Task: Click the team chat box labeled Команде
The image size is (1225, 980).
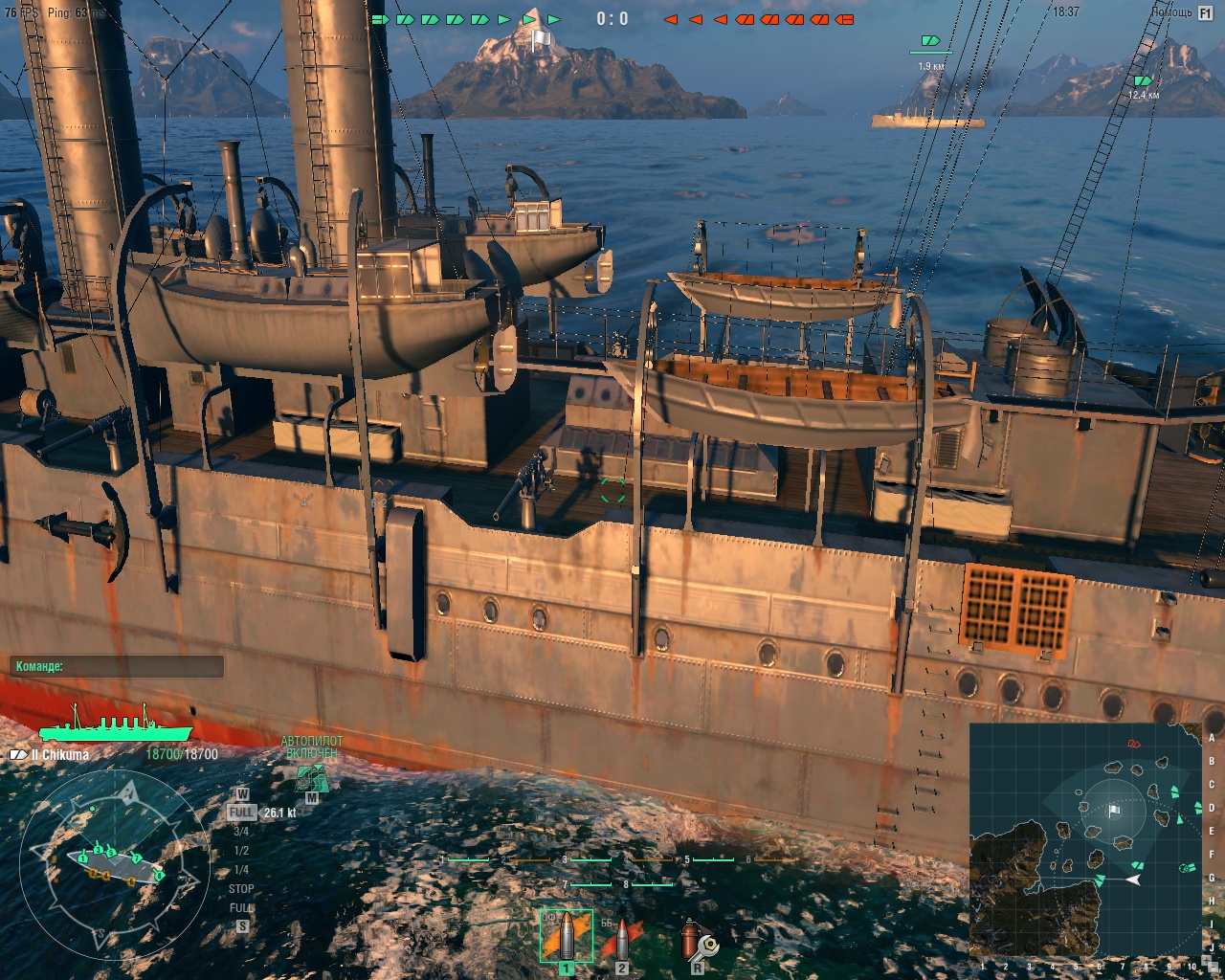Action: pos(117,667)
